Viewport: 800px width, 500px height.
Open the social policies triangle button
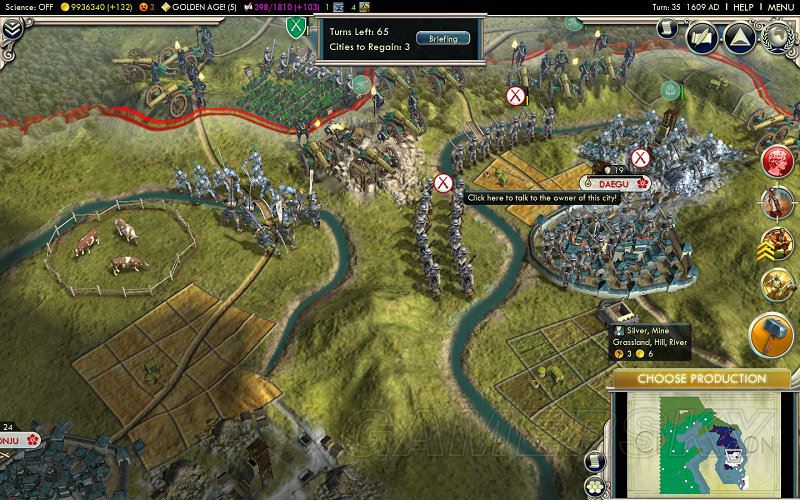coord(739,36)
